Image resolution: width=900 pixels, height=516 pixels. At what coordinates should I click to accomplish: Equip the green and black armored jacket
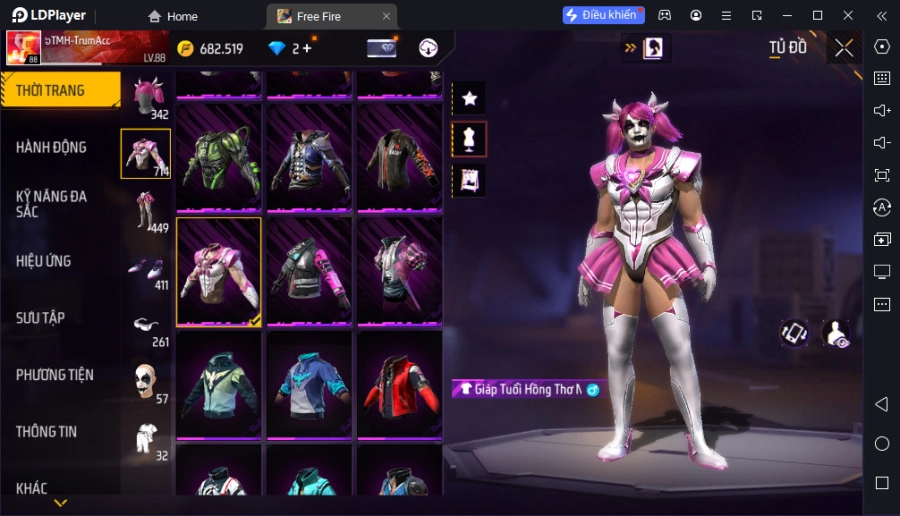pyautogui.click(x=219, y=157)
